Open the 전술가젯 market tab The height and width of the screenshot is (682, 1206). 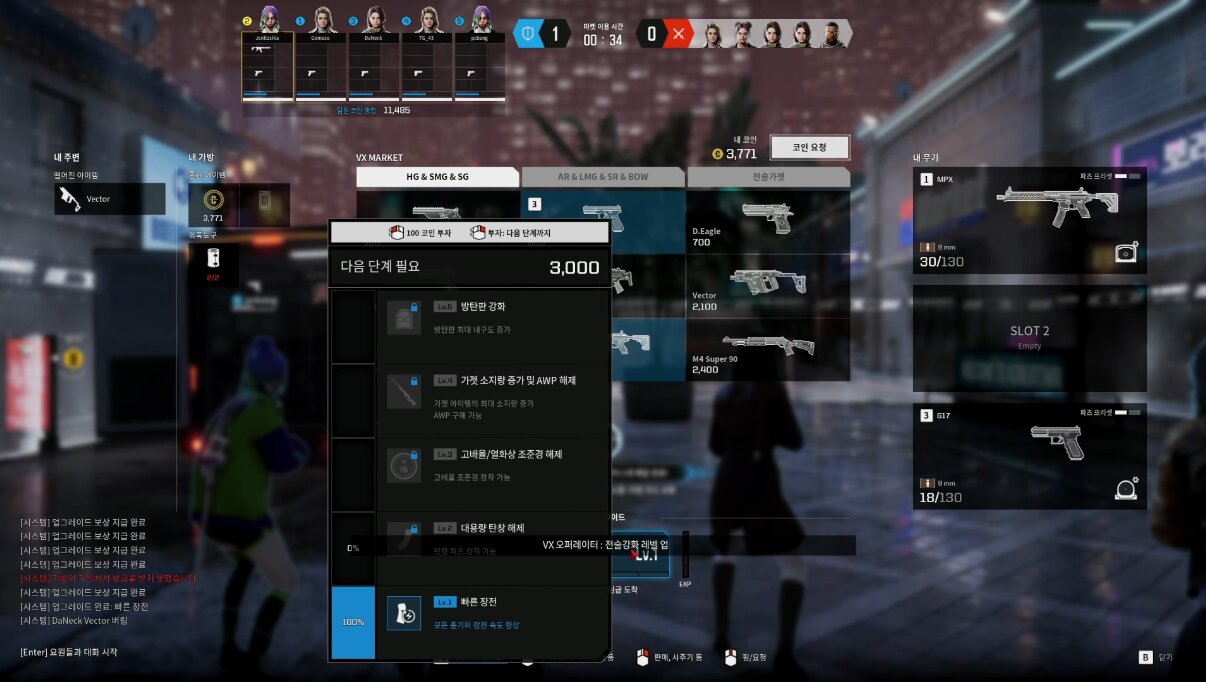click(x=768, y=177)
